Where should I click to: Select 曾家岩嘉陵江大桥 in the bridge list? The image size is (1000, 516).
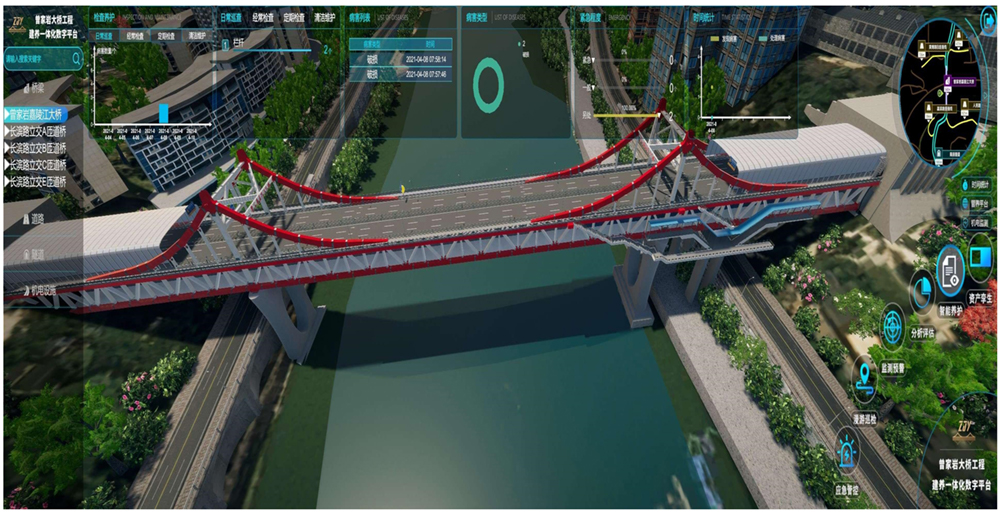pyautogui.click(x=50, y=114)
